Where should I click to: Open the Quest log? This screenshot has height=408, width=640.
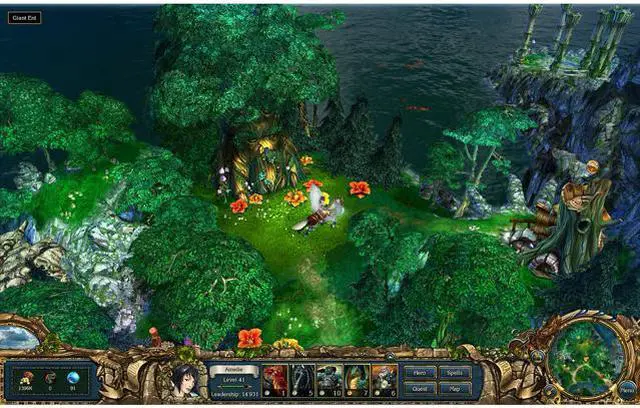(419, 387)
